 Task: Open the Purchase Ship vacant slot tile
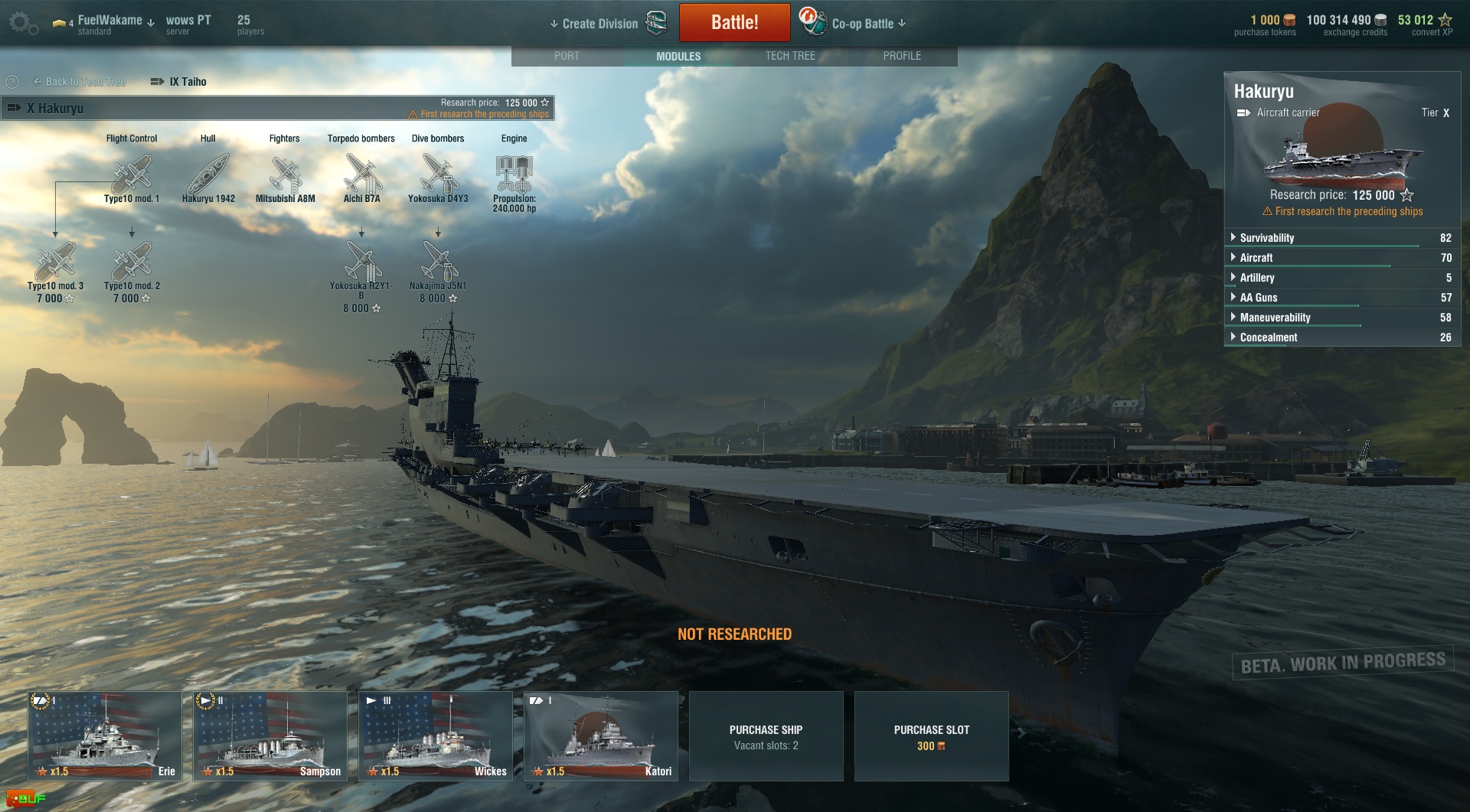pos(766,737)
